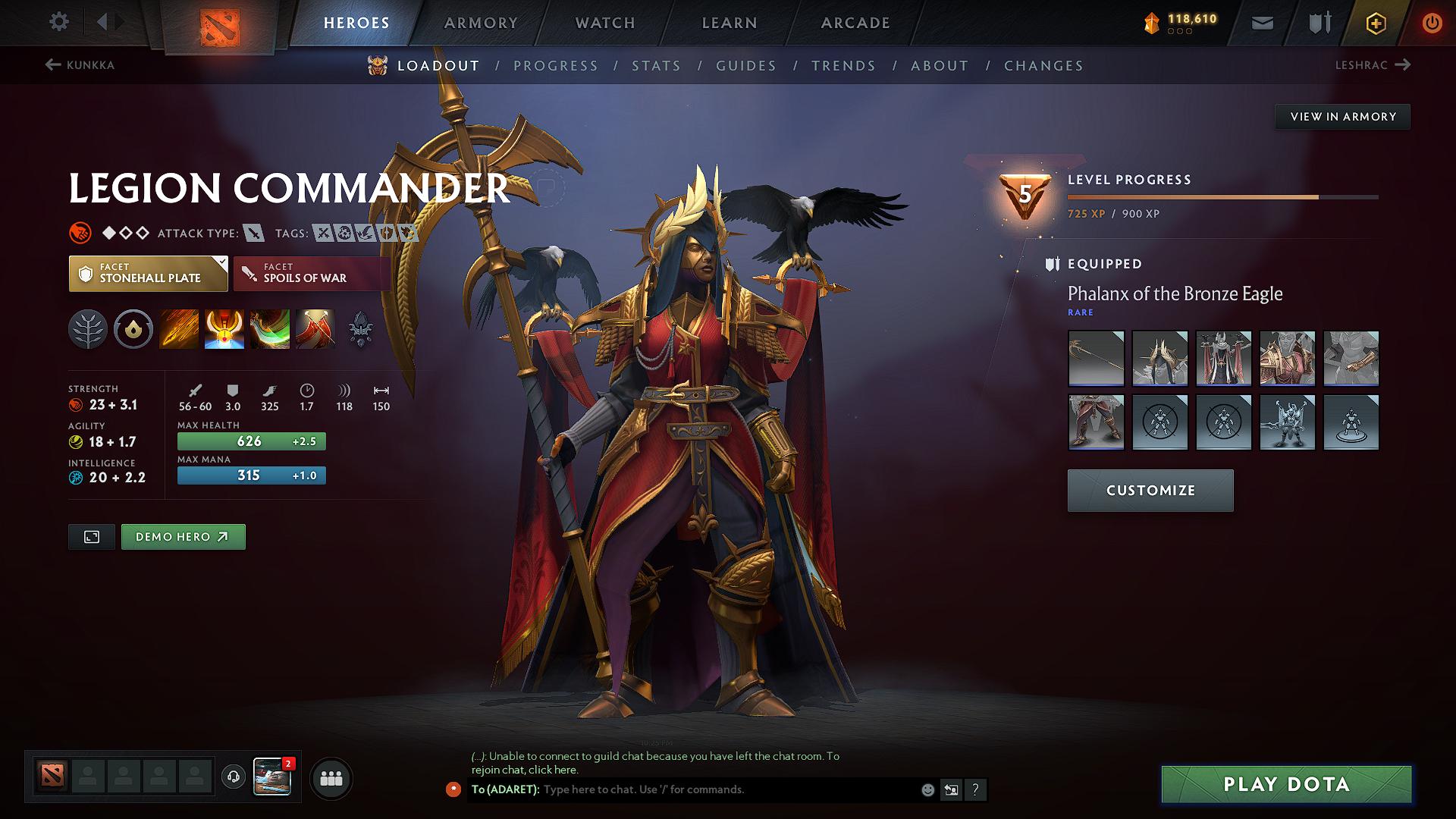
Task: Open the voice chat headset icon
Action: point(233,777)
